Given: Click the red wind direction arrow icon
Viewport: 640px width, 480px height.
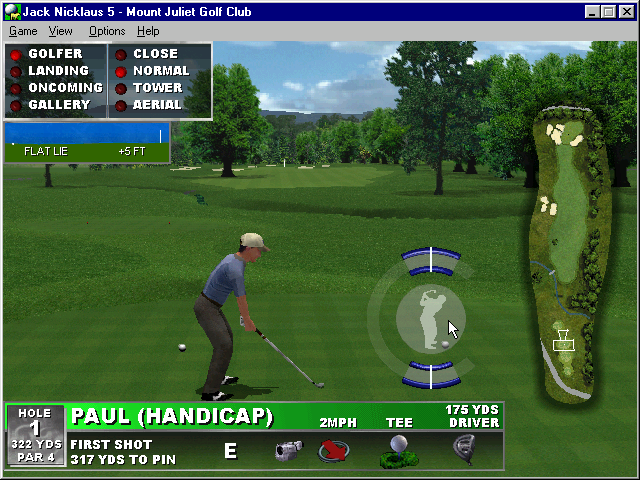Looking at the screenshot, I should (335, 450).
